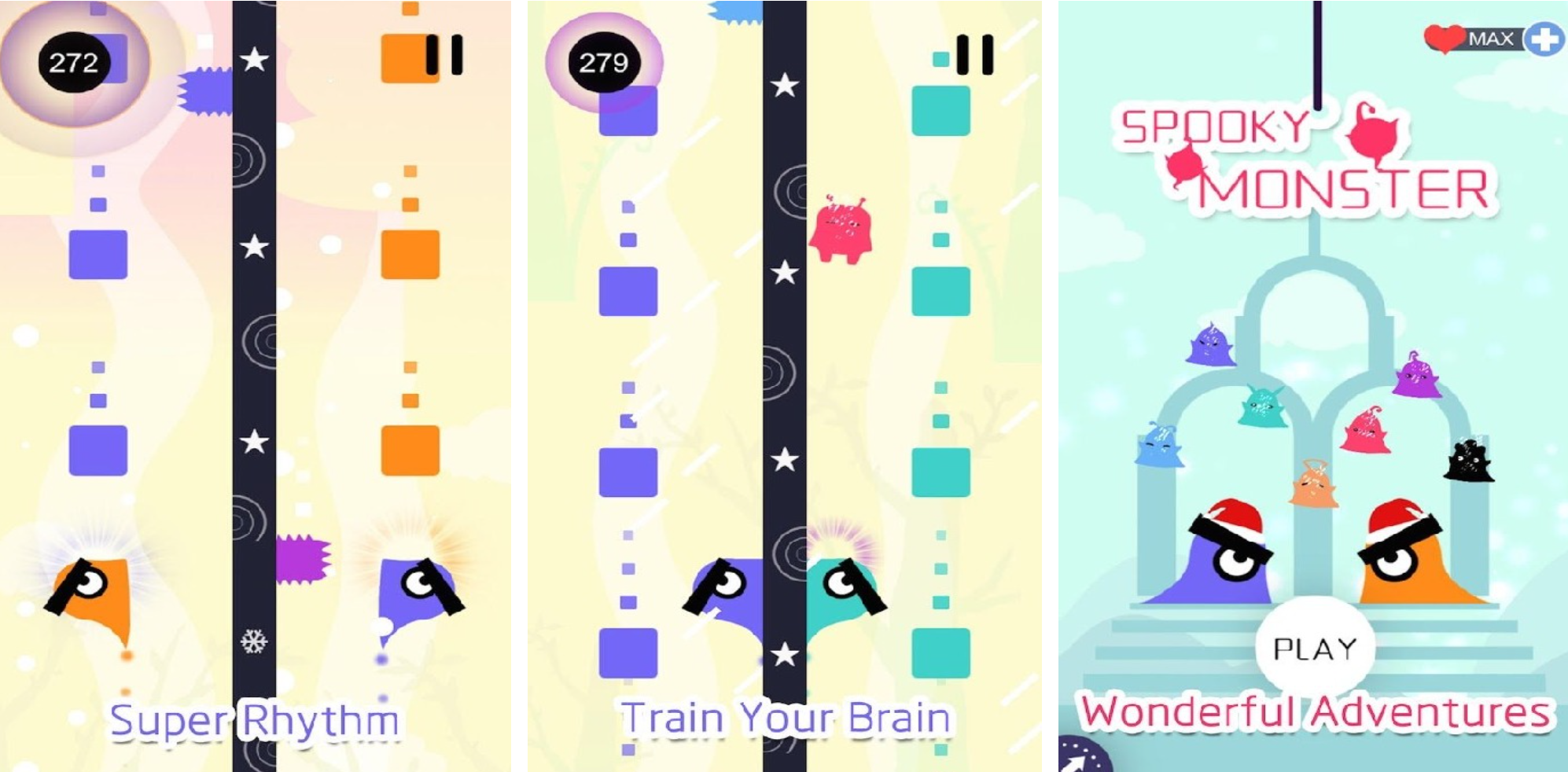
Task: Add hearts with the blue plus button
Action: (1544, 39)
